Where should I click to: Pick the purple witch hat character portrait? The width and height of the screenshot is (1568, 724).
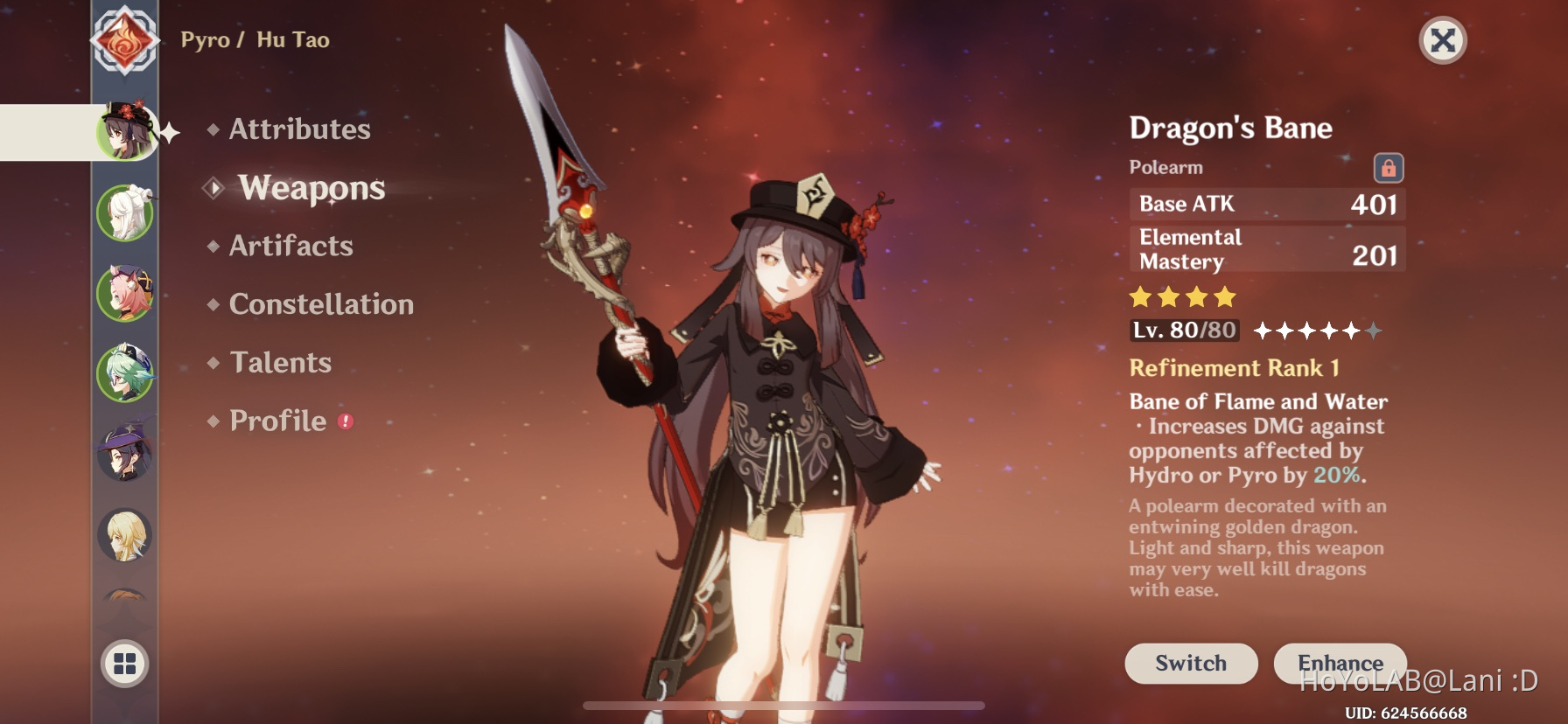click(x=125, y=452)
